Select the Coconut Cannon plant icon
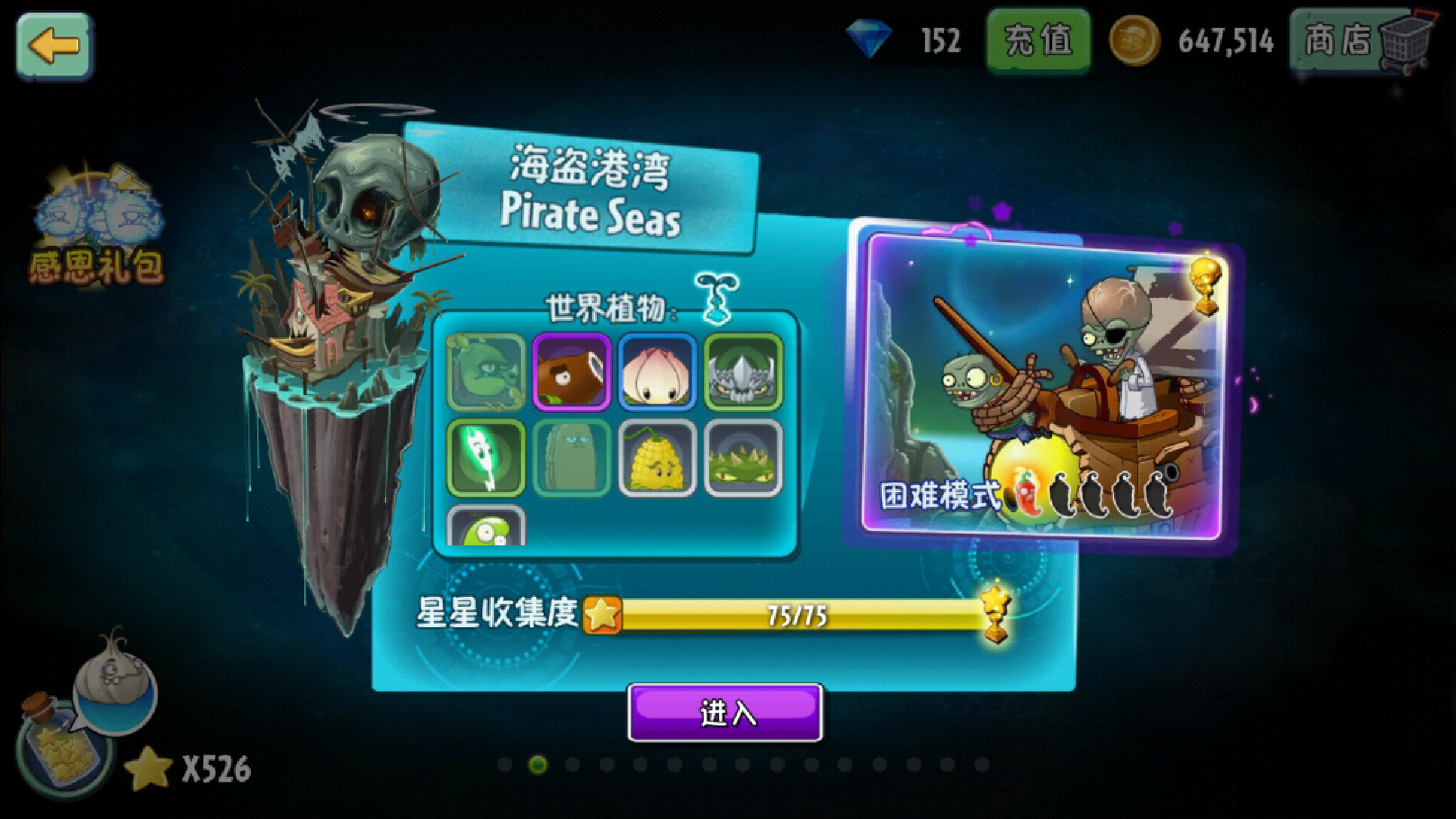The width and height of the screenshot is (1456, 819). (x=573, y=372)
